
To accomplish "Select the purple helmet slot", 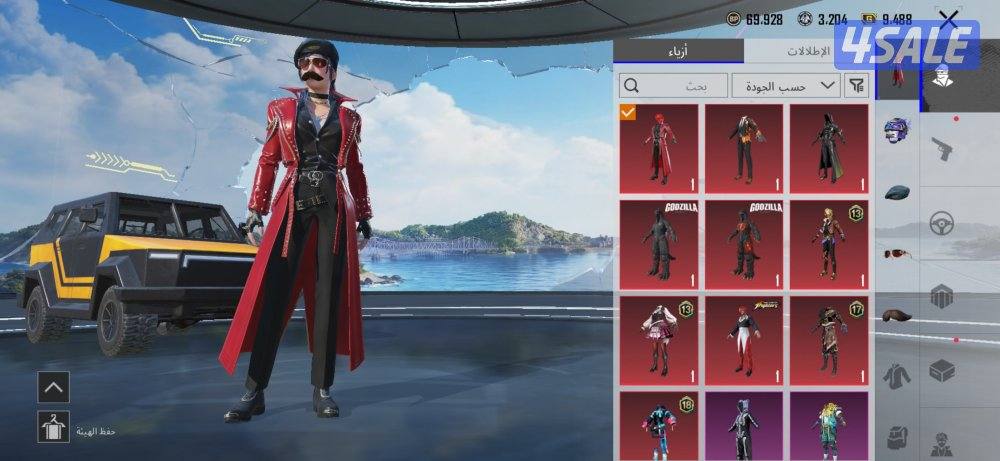I will pos(897,132).
